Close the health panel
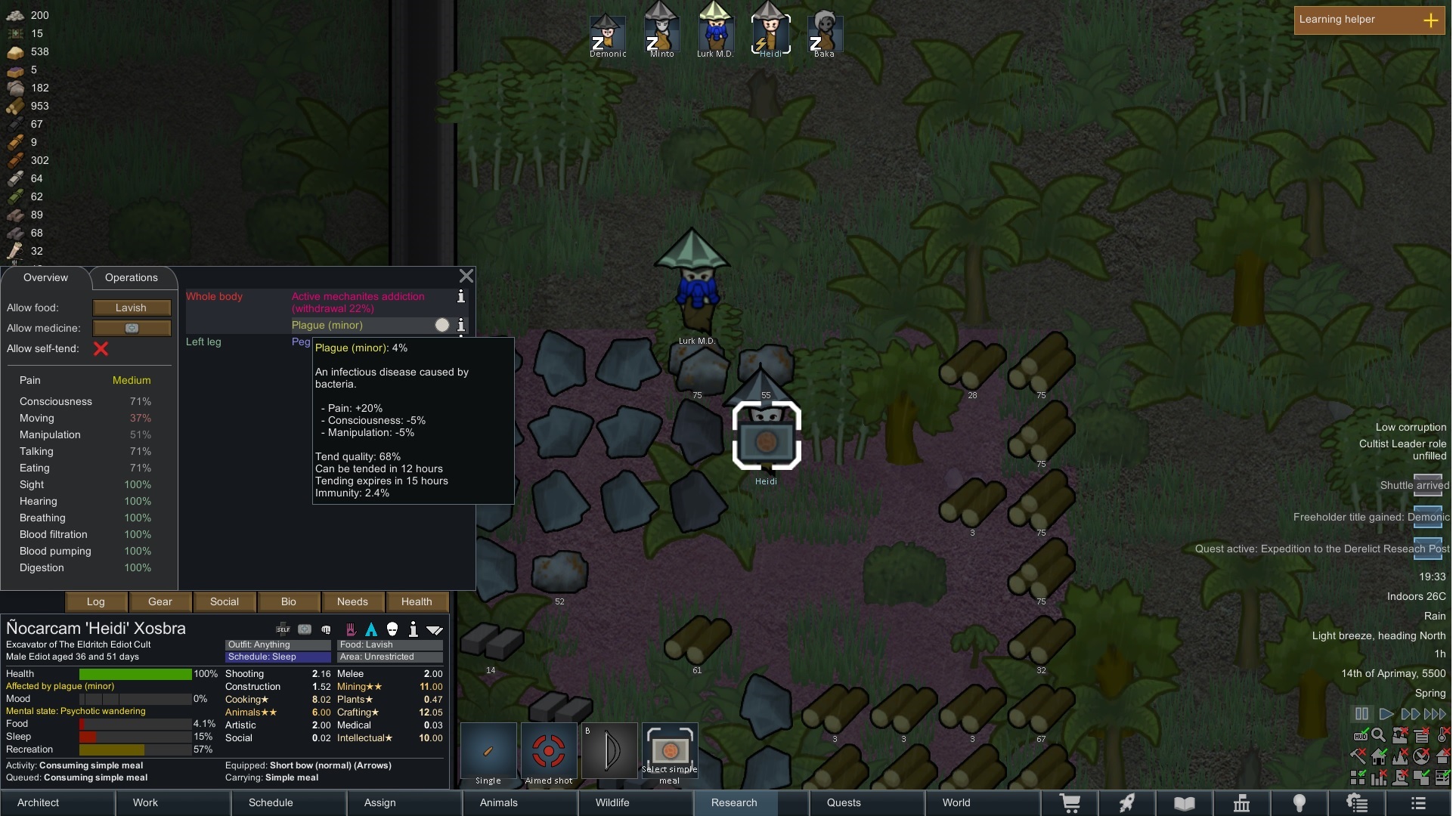The height and width of the screenshot is (816, 1456). (x=466, y=277)
